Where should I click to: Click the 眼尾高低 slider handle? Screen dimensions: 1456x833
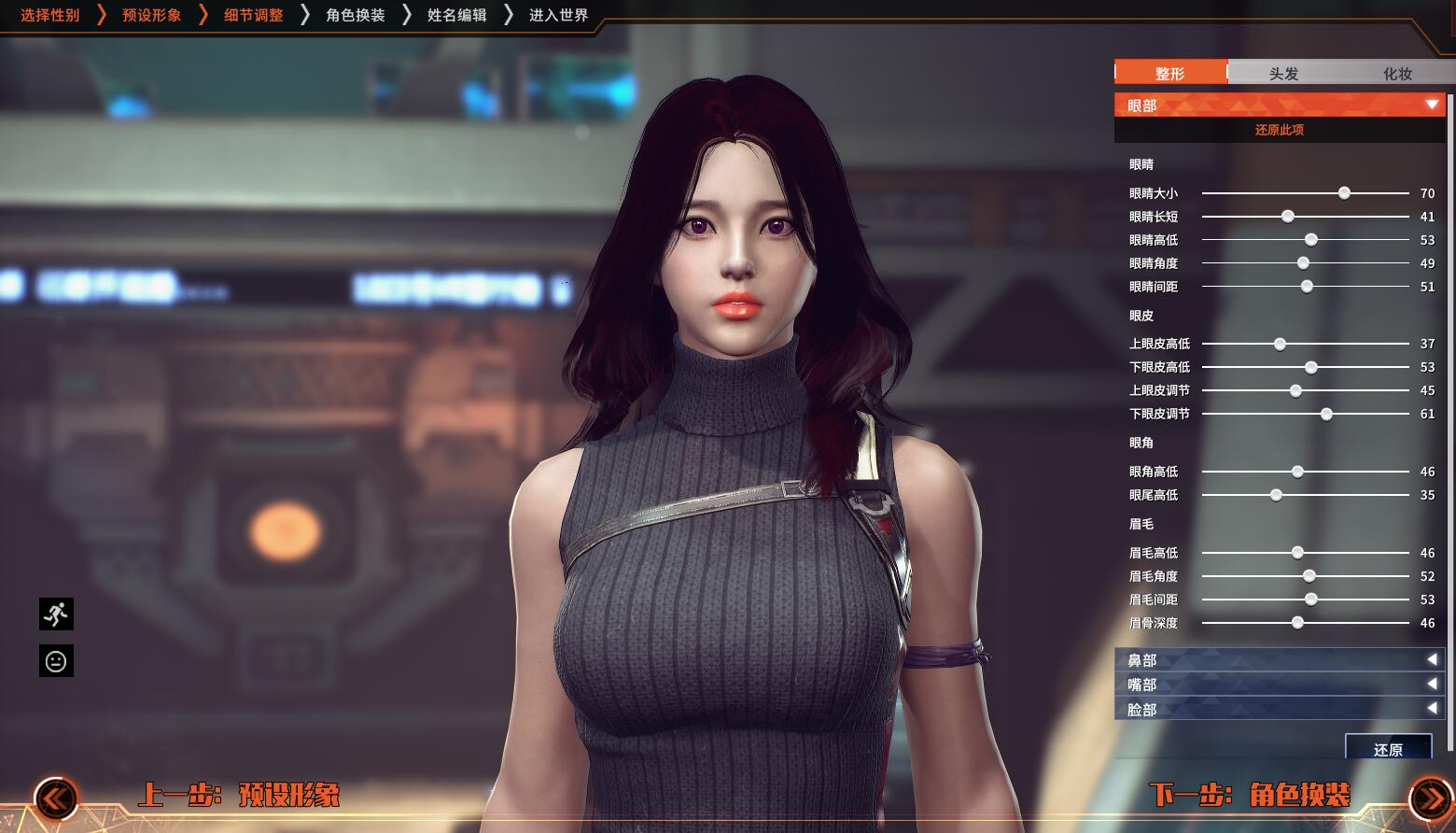1276,495
